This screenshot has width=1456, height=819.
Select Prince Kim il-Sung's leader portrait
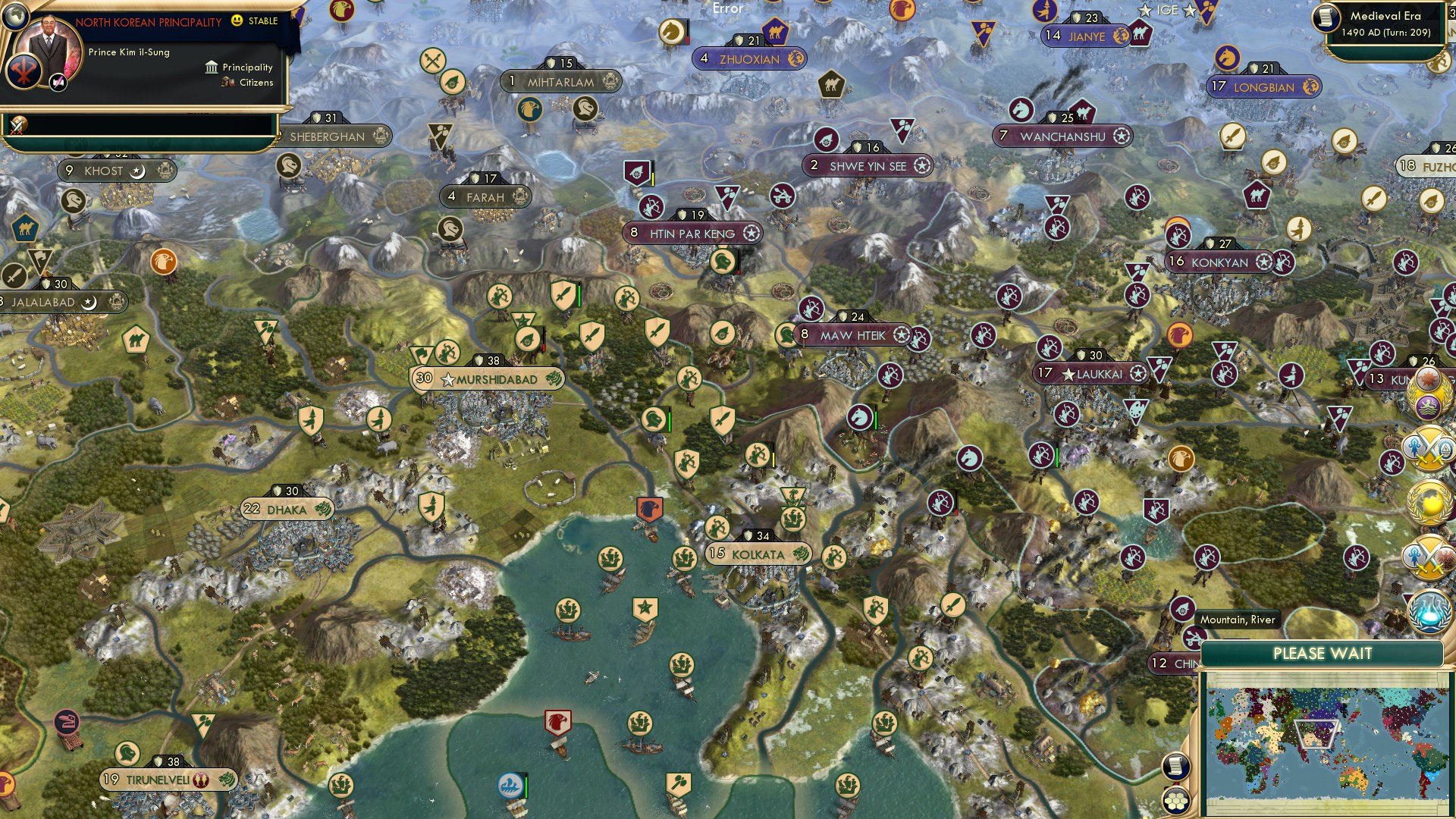(49, 44)
